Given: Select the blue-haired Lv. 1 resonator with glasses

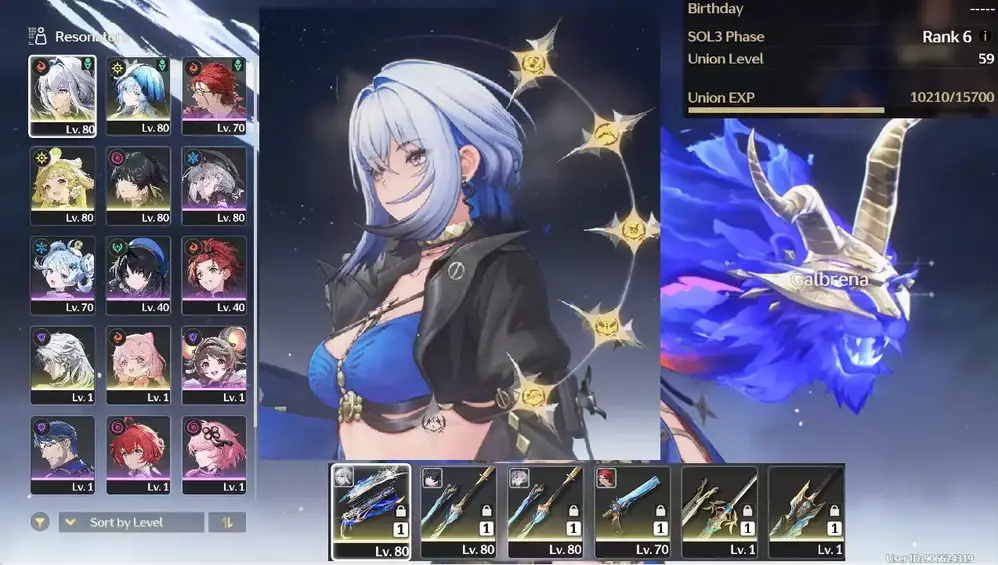Looking at the screenshot, I should click(x=62, y=454).
